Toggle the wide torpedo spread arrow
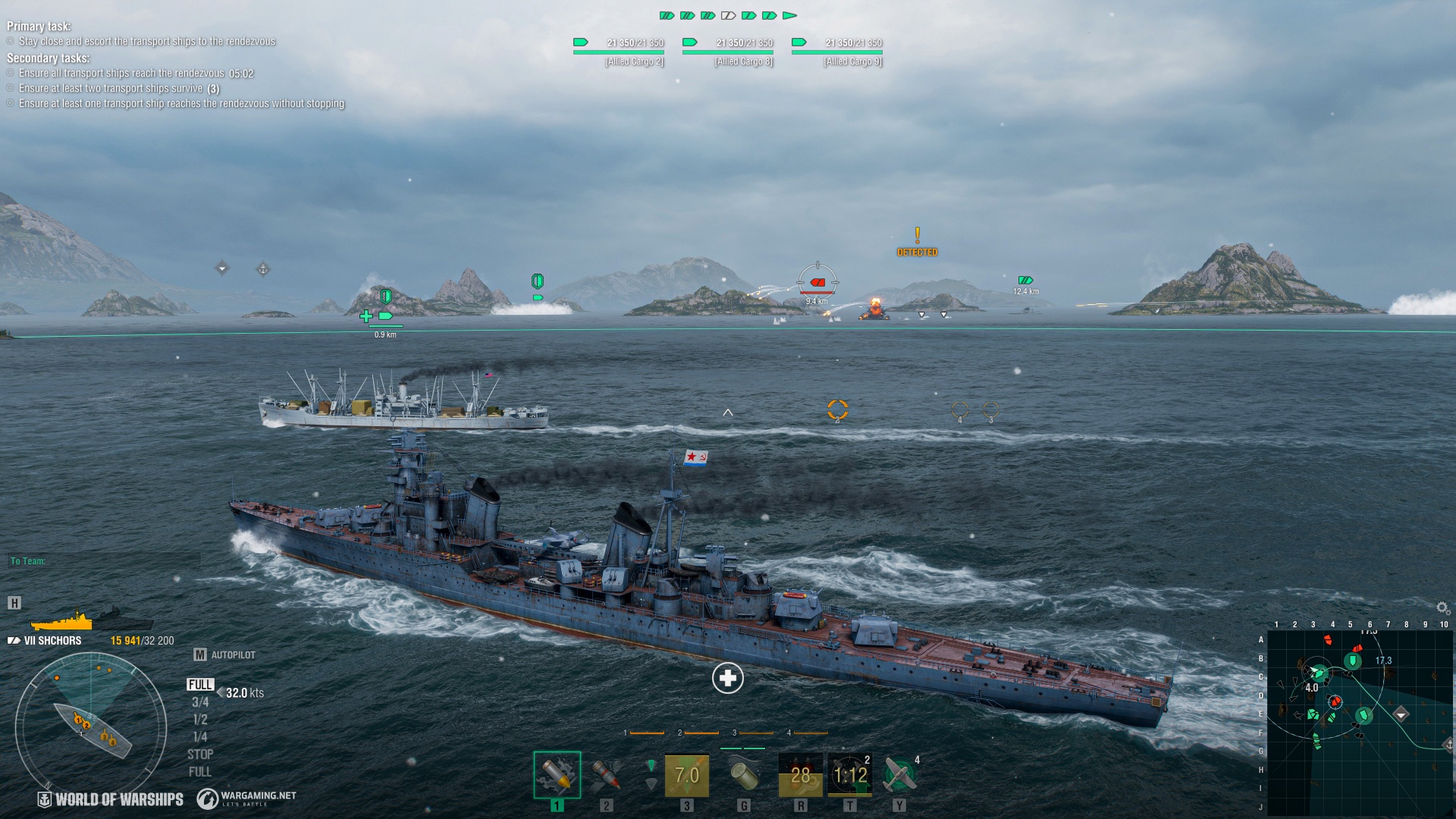 tap(651, 785)
